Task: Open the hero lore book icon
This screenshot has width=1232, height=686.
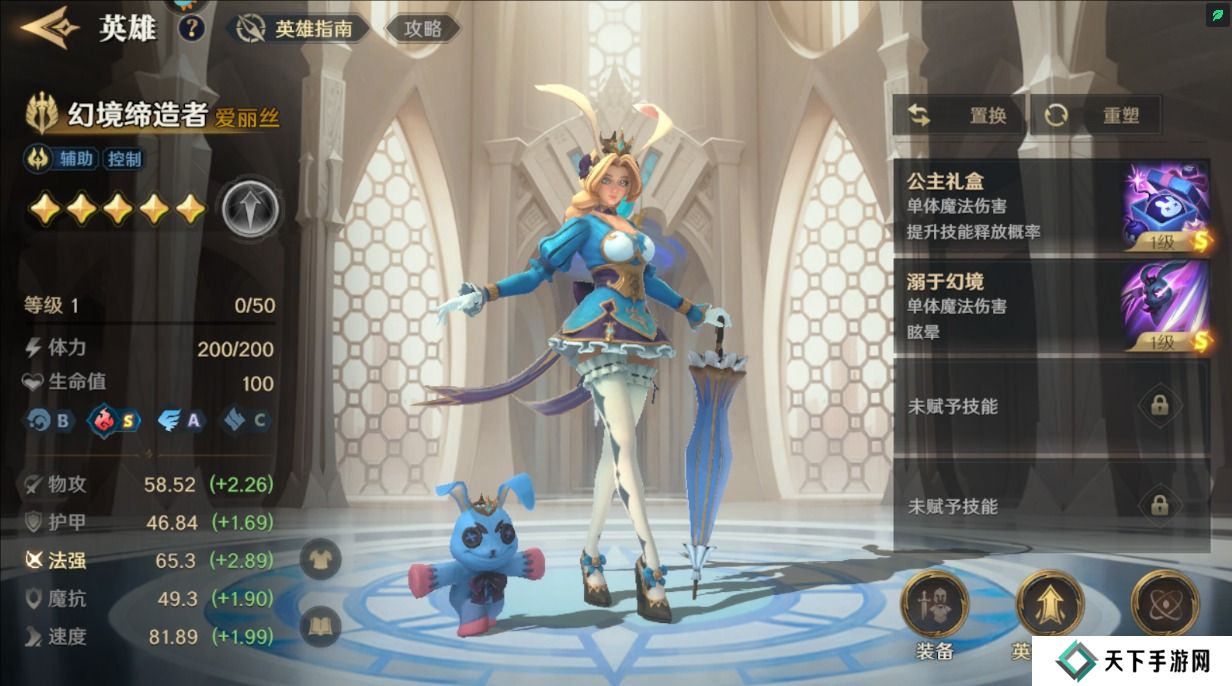Action: pyautogui.click(x=321, y=626)
